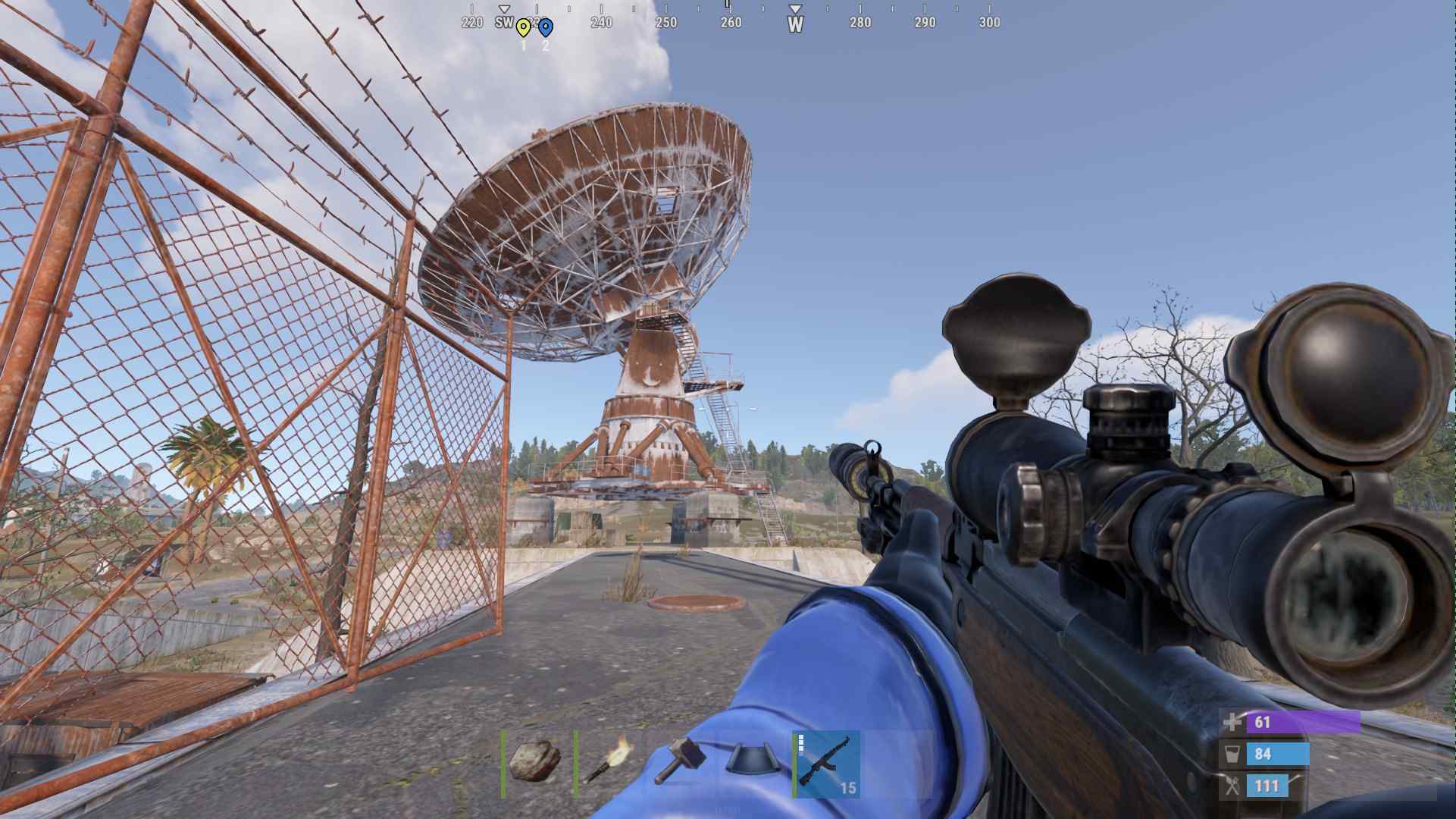This screenshot has width=1456, height=819.
Task: Select the highlighted semi-auto rifle slot
Action: [825, 764]
